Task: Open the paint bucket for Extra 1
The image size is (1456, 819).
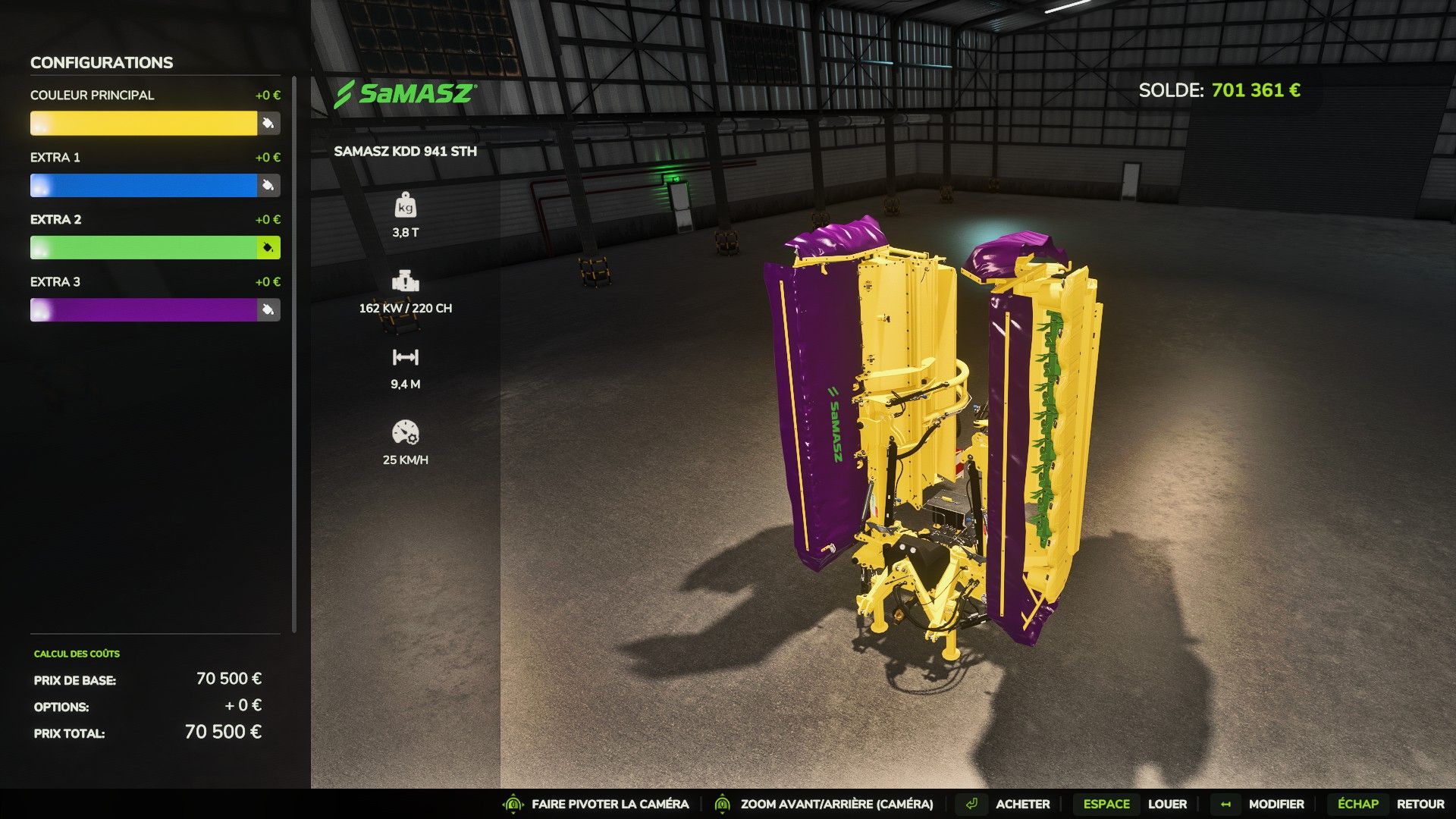Action: [268, 186]
